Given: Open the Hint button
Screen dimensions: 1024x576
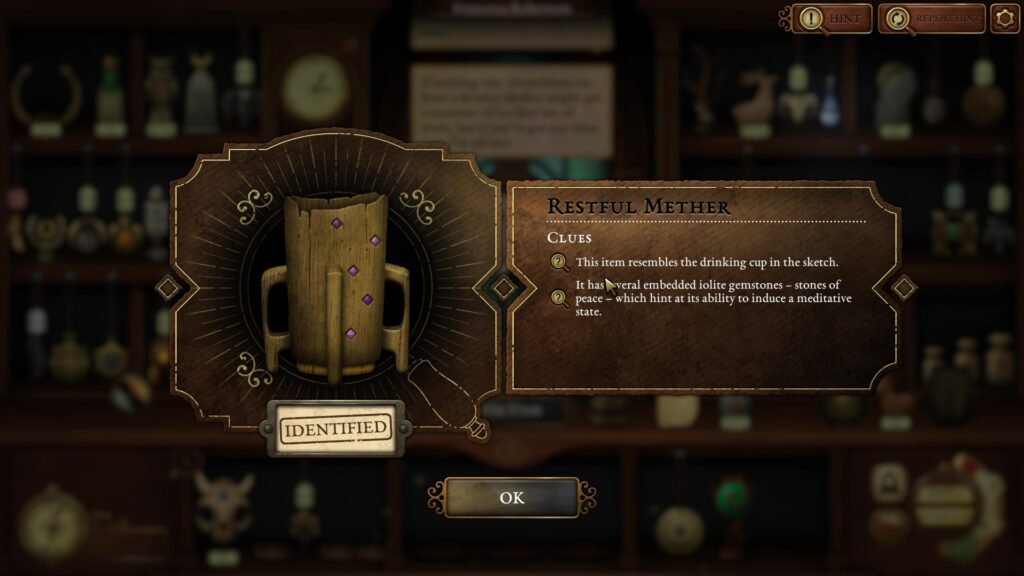Looking at the screenshot, I should coord(832,18).
